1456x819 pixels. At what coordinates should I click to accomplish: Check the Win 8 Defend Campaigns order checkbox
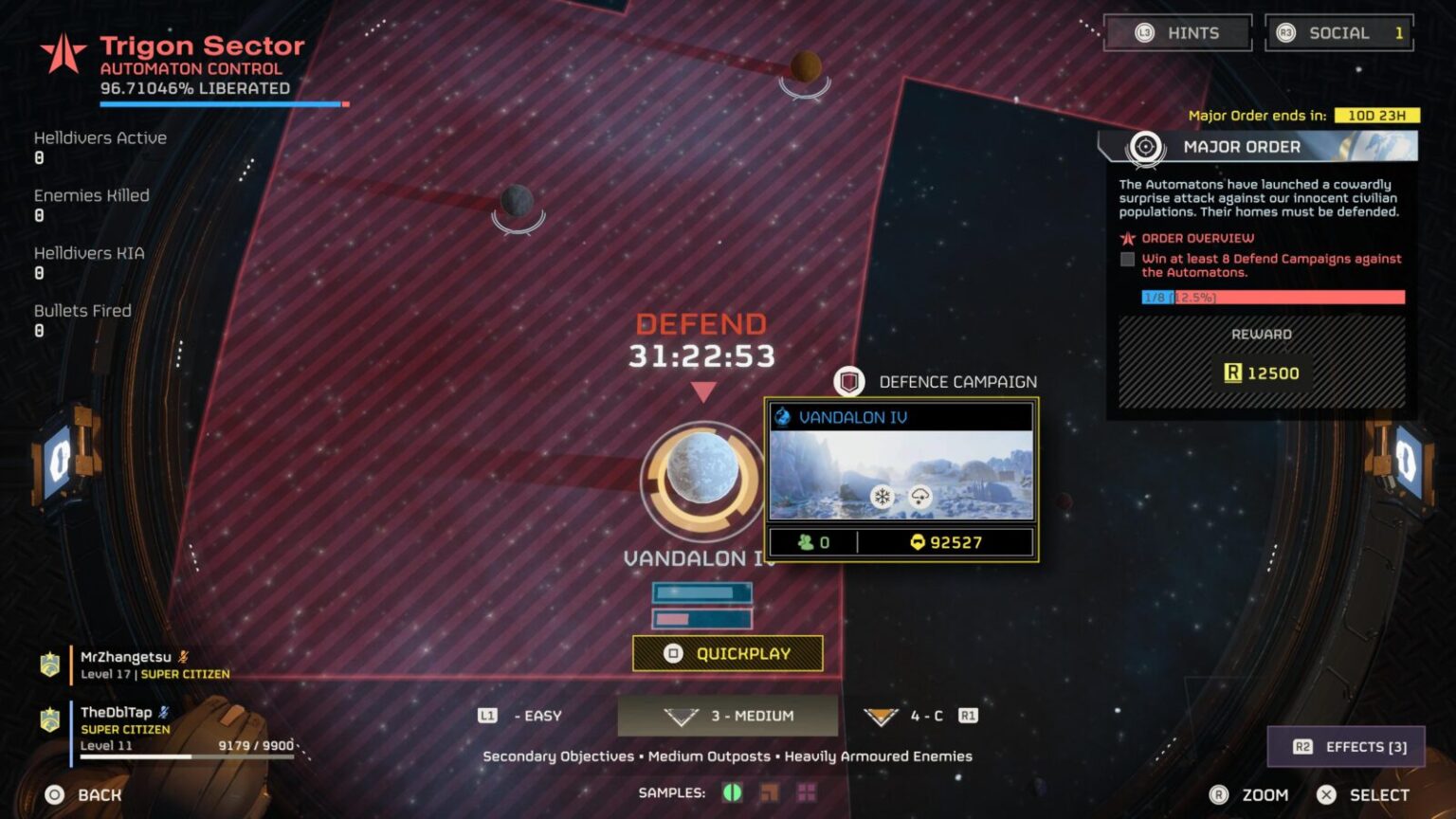click(1127, 259)
